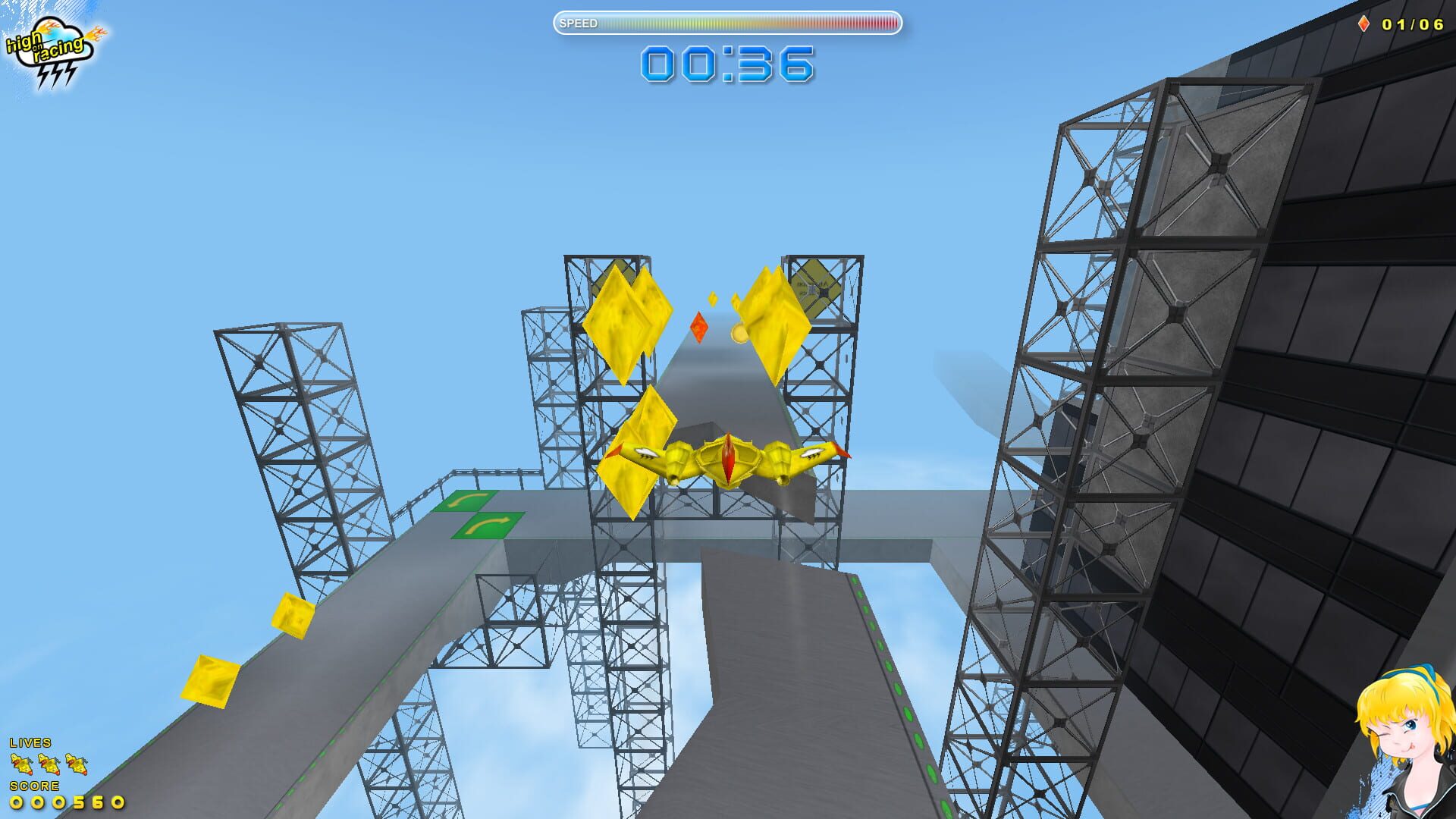Click the 00:36 timer display
This screenshot has width=1456, height=819.
[x=726, y=64]
